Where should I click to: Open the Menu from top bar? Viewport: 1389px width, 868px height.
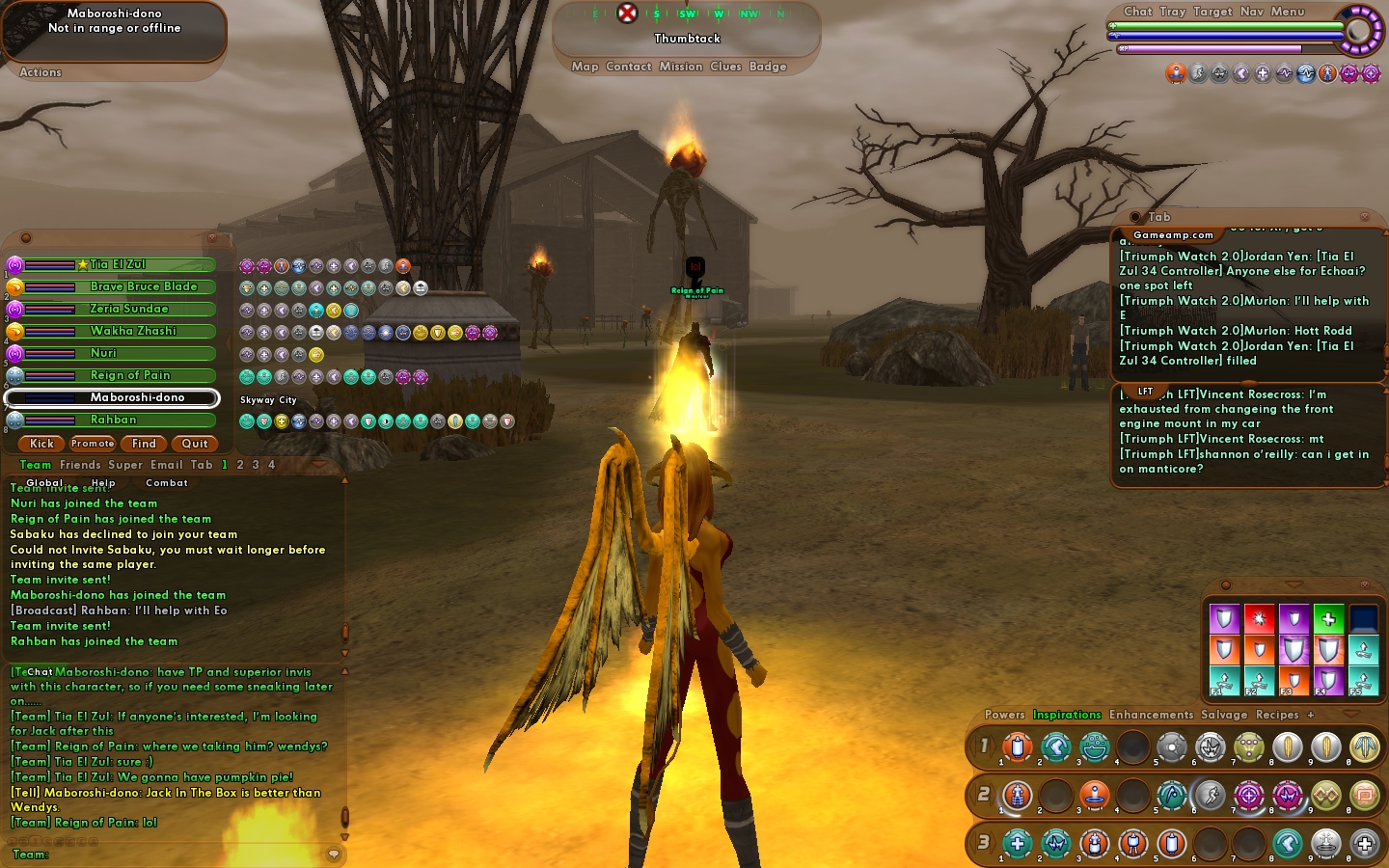click(x=1287, y=12)
